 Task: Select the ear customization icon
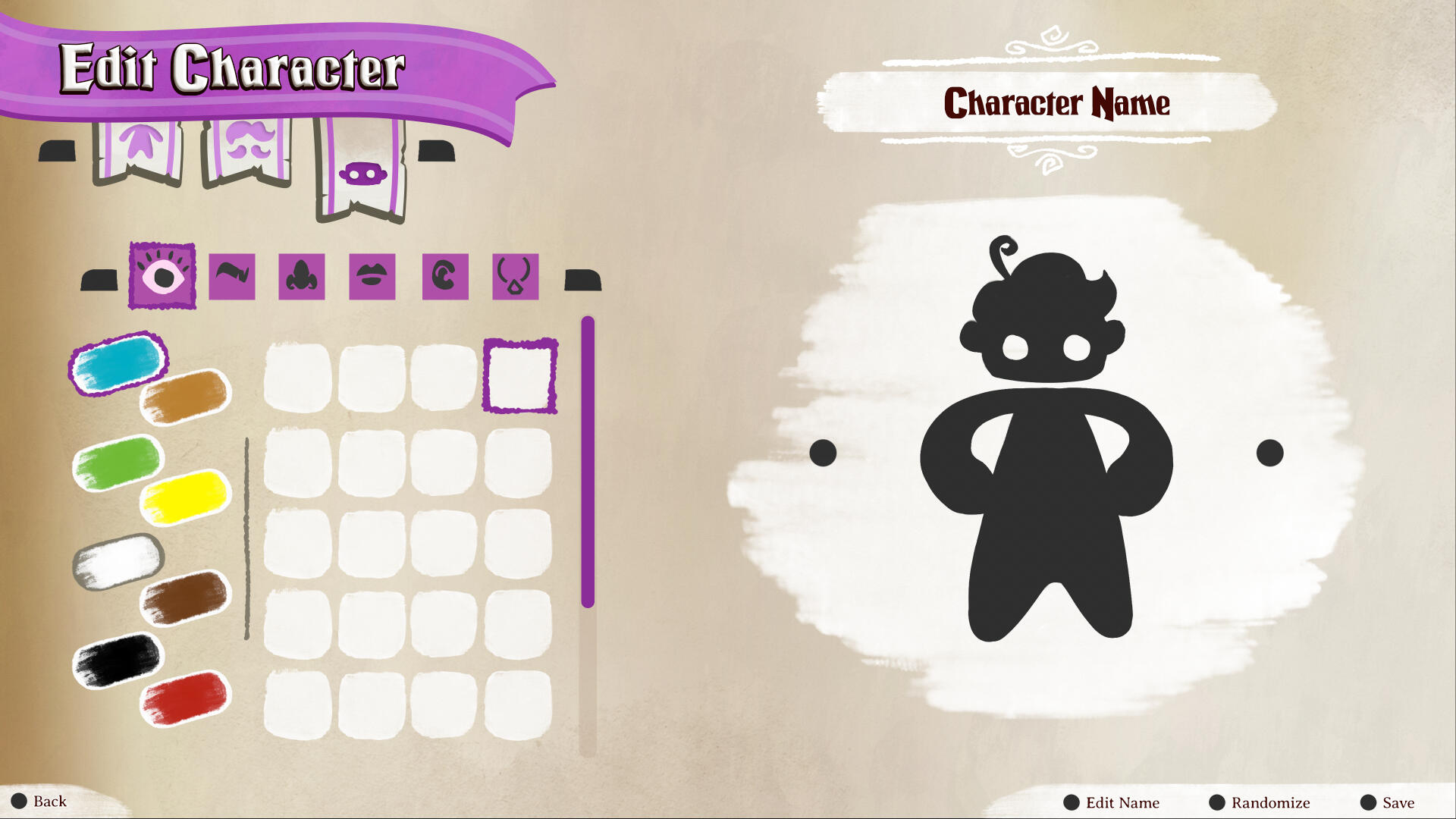445,276
